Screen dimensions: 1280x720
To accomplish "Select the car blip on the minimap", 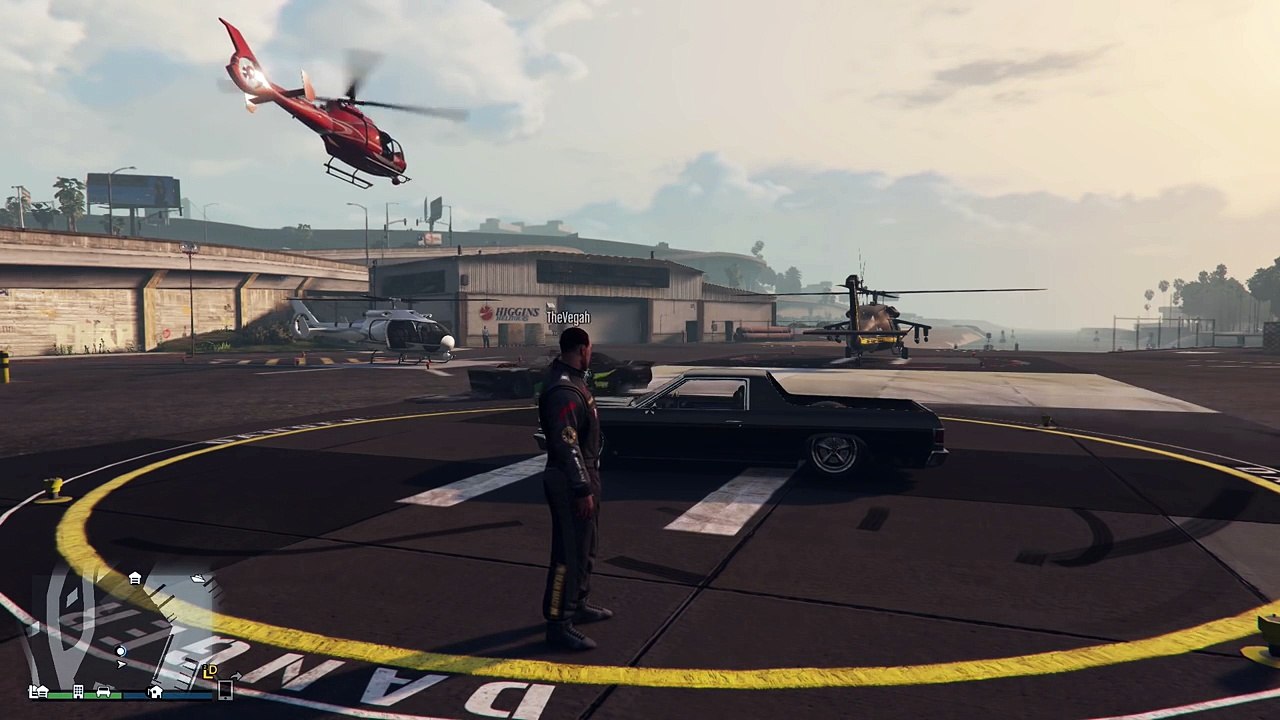I will 103,691.
